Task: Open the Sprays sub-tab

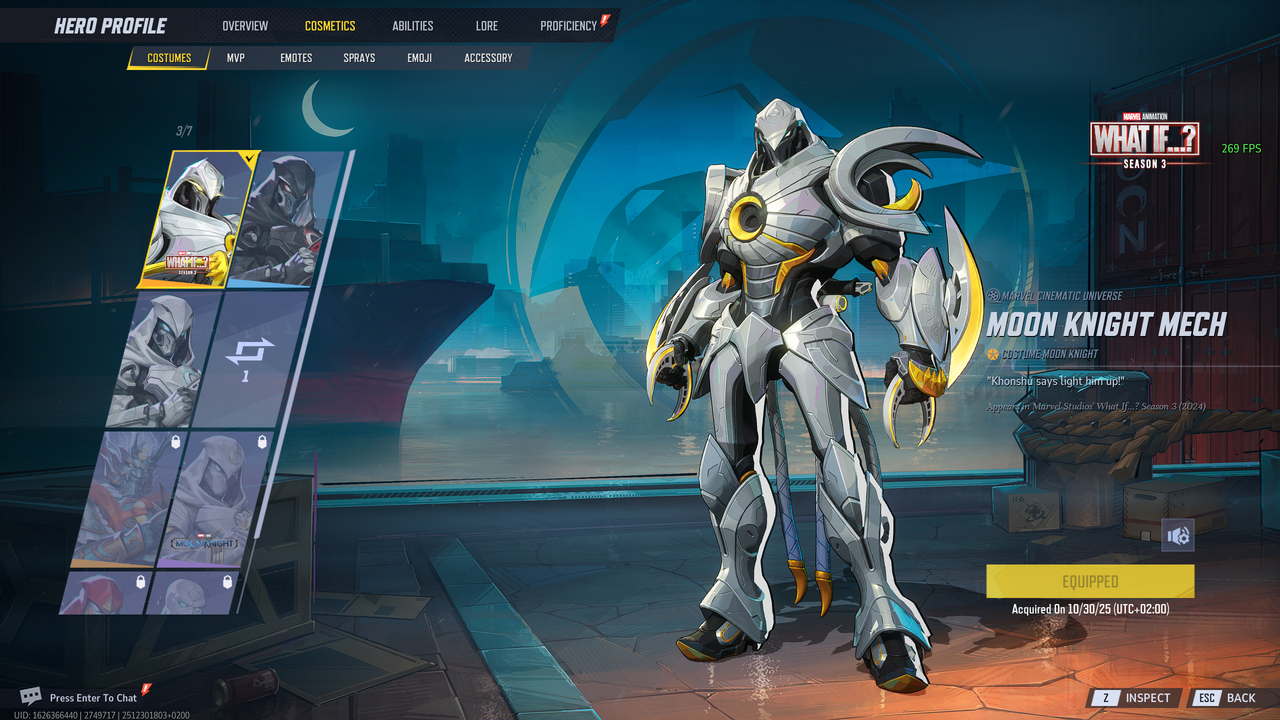Action: (x=359, y=58)
